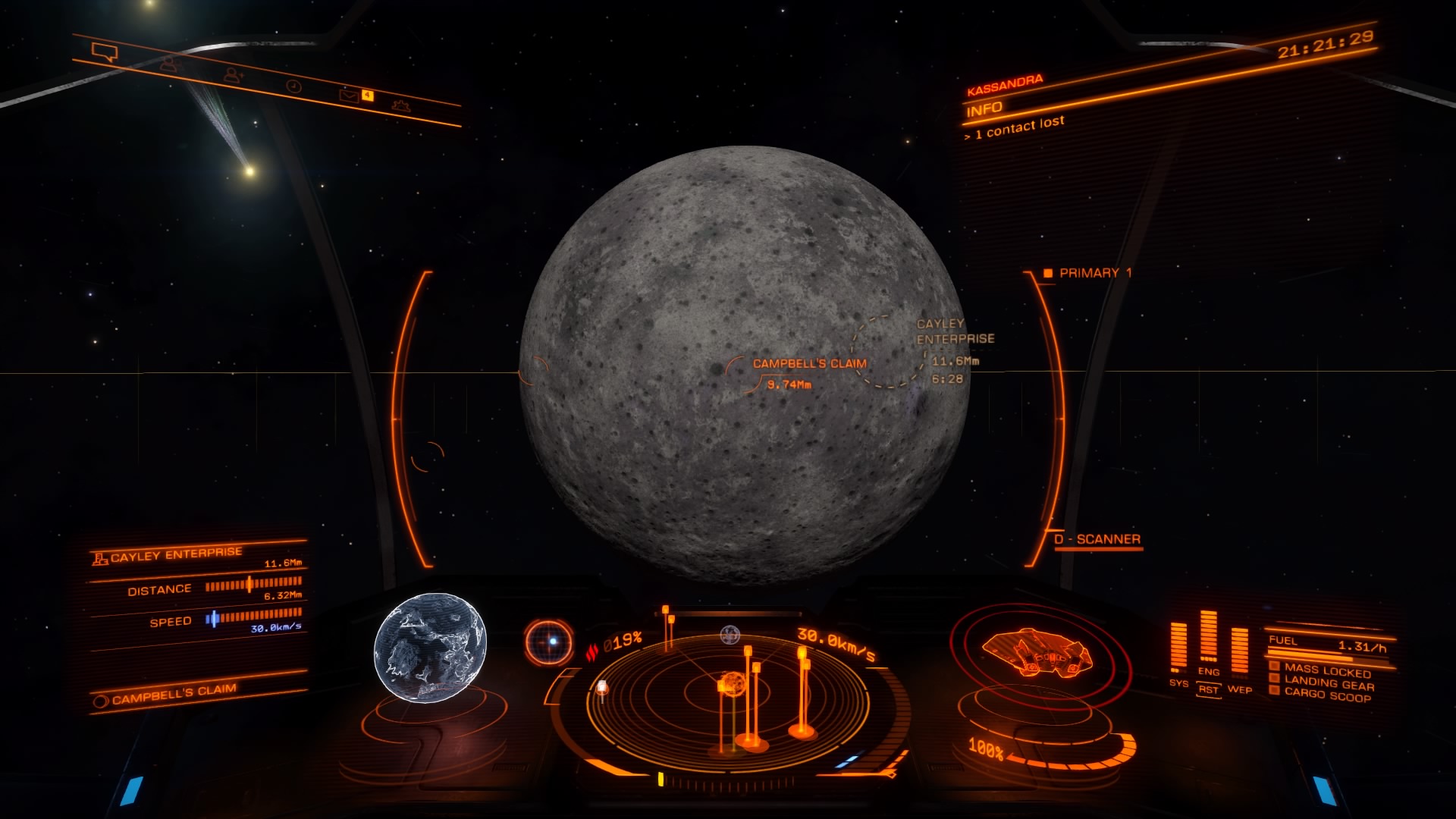Target Cayley Enterprise marker label
Viewport: 1456px width, 819px height.
point(954,331)
